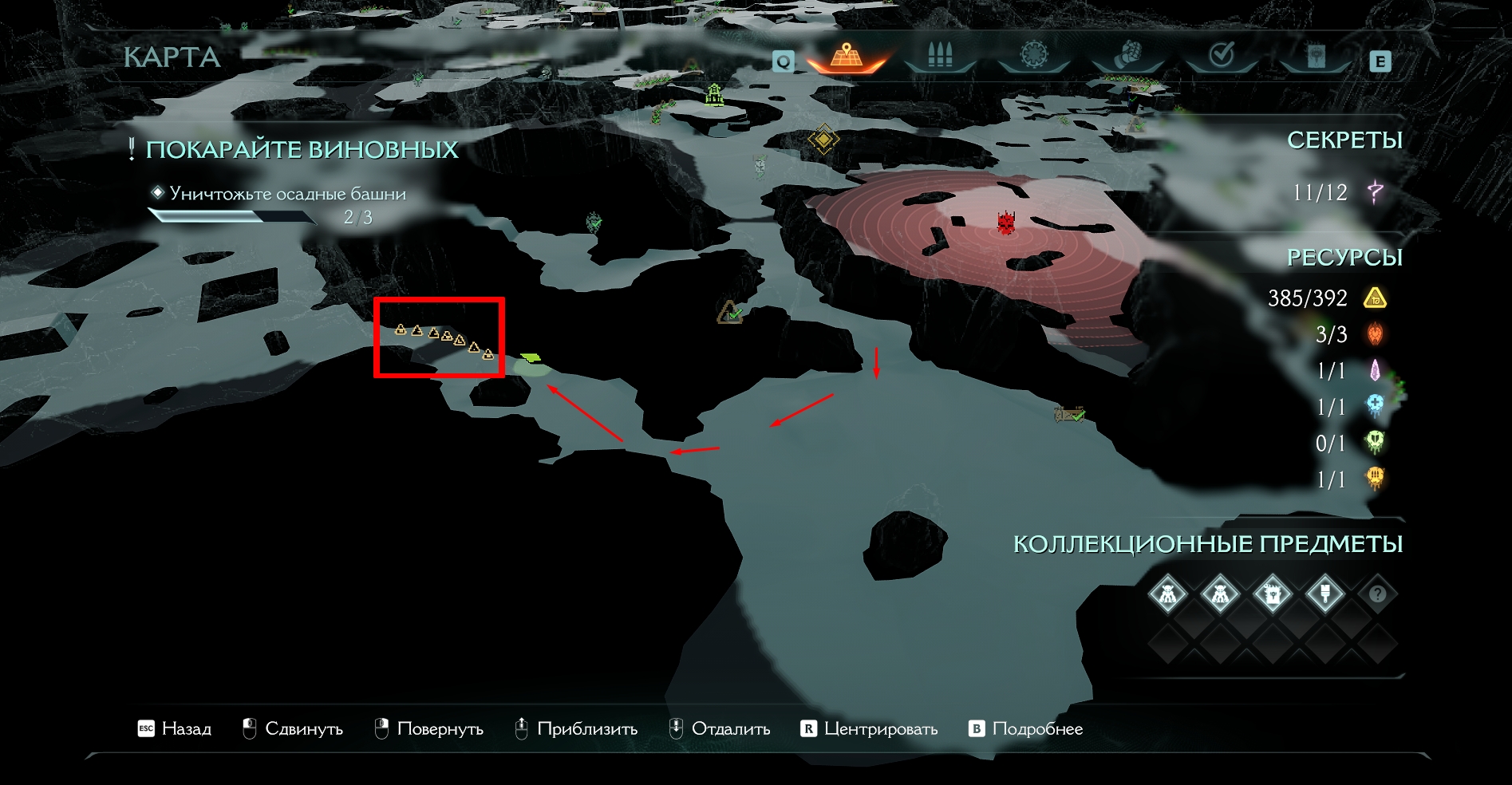Screen dimensions: 1512x785
Task: Click the Подробнее details option
Action: (x=1026, y=728)
